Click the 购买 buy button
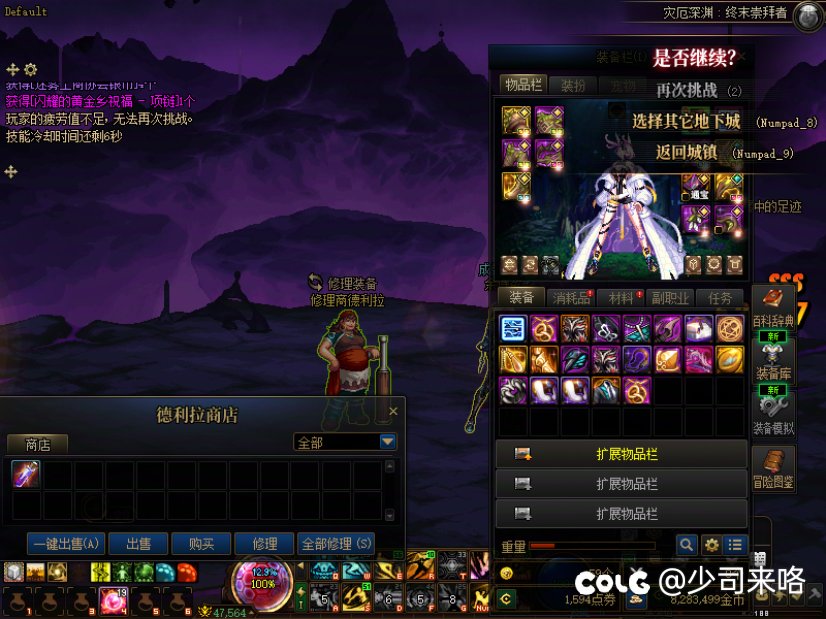 point(201,544)
